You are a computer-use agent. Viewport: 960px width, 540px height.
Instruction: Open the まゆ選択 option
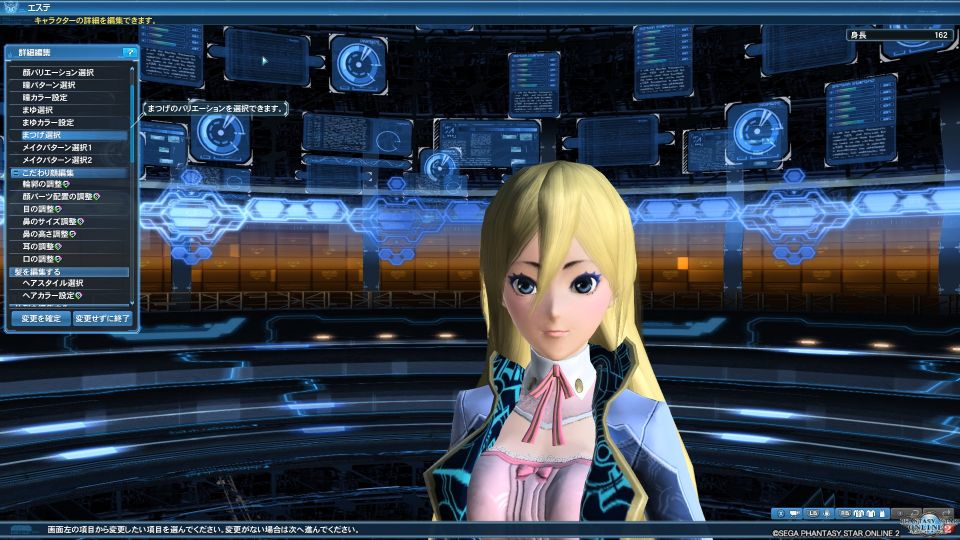[41, 110]
